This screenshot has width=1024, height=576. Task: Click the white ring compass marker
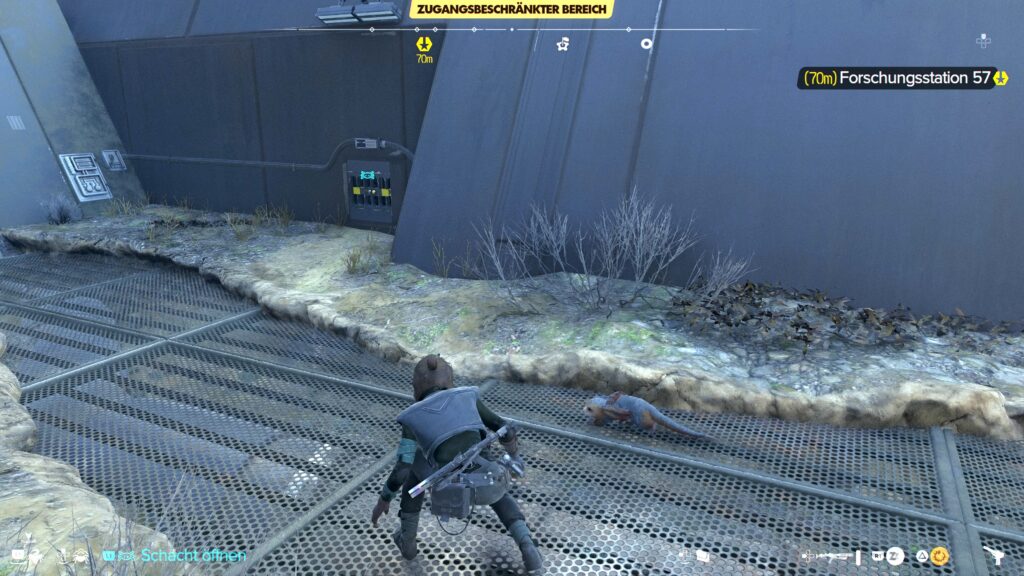tap(647, 43)
